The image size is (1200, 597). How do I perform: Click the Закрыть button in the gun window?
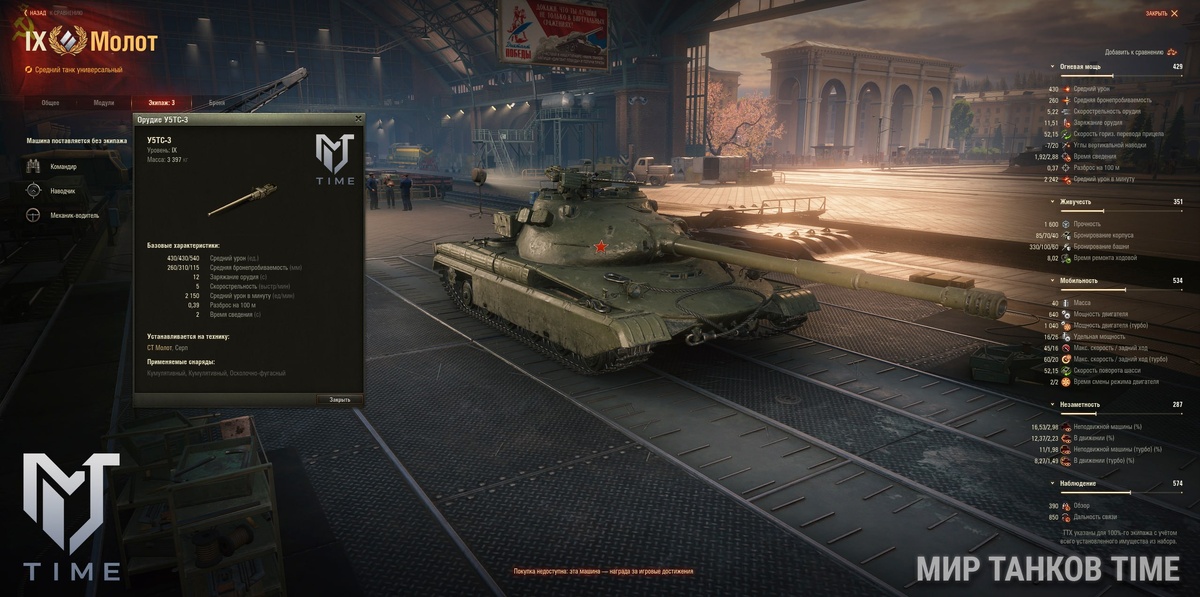(340, 399)
